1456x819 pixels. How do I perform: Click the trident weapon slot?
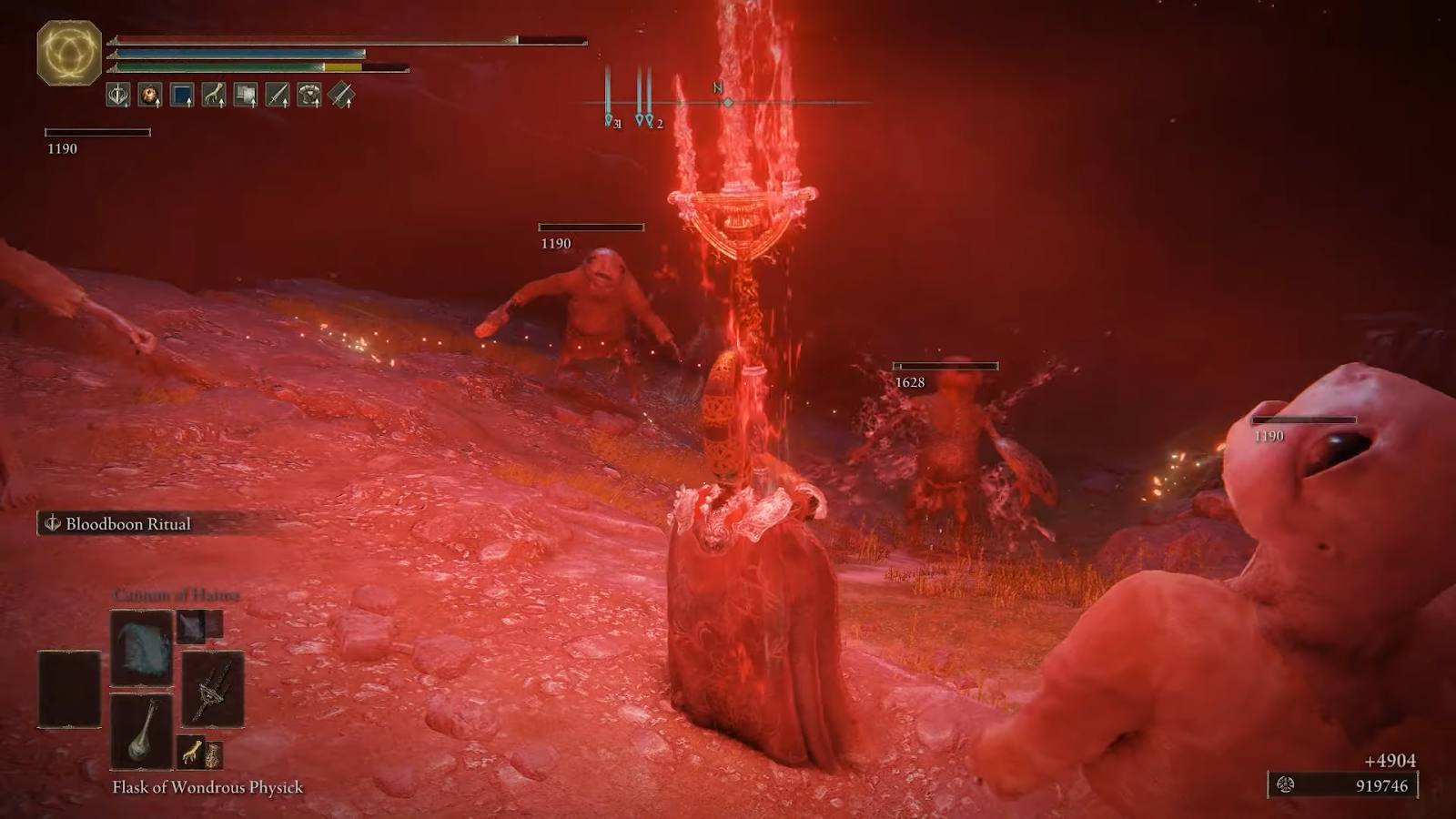(x=213, y=689)
